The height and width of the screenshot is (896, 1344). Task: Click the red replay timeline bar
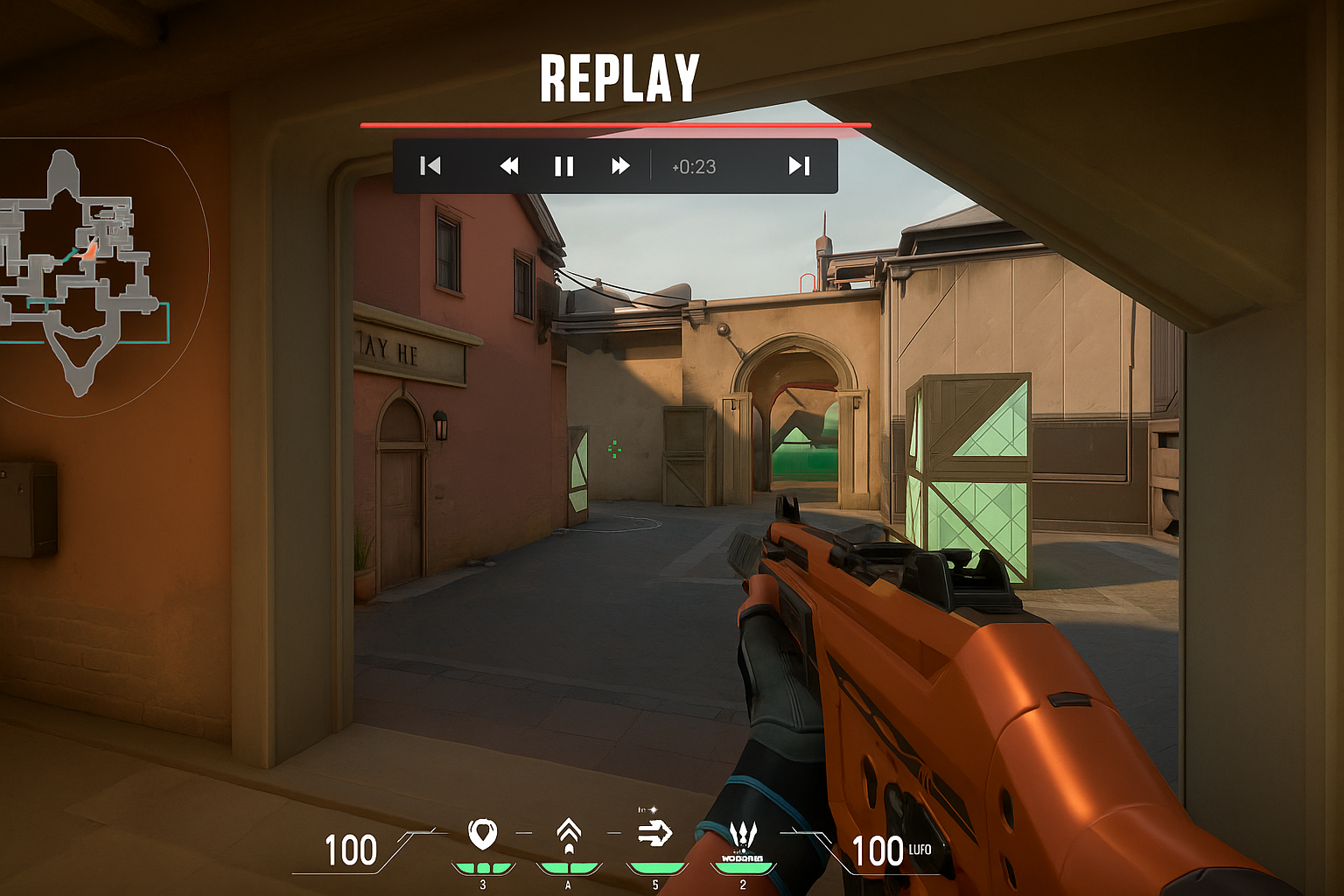click(615, 125)
